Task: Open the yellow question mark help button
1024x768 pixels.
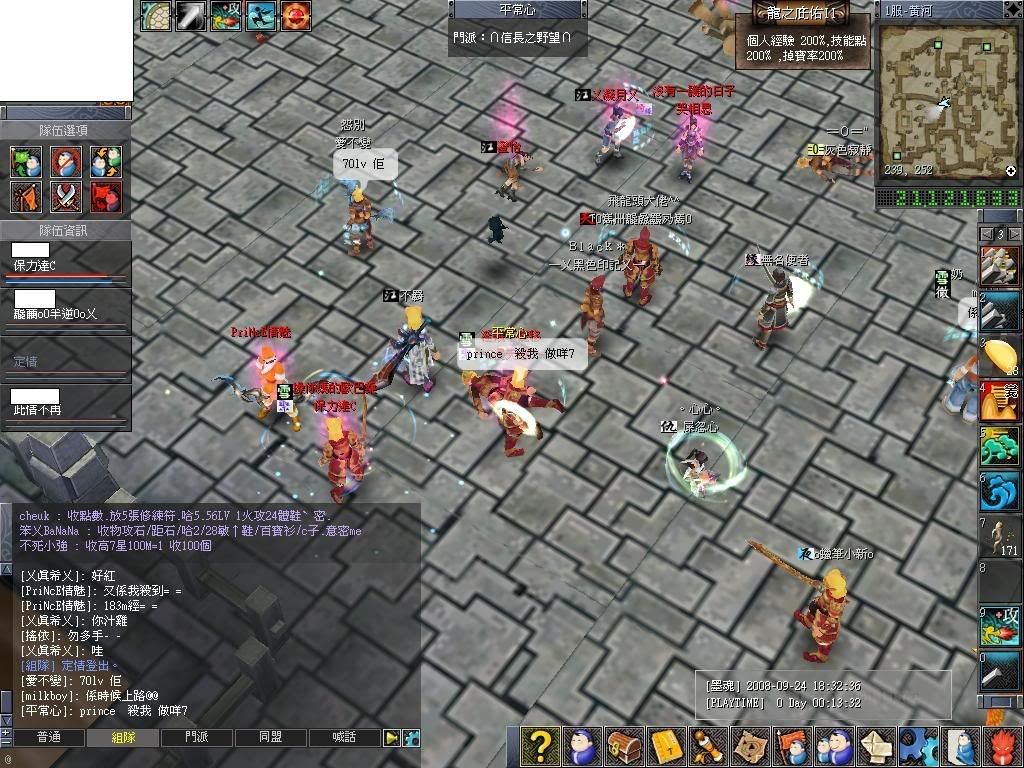Action: pos(540,746)
